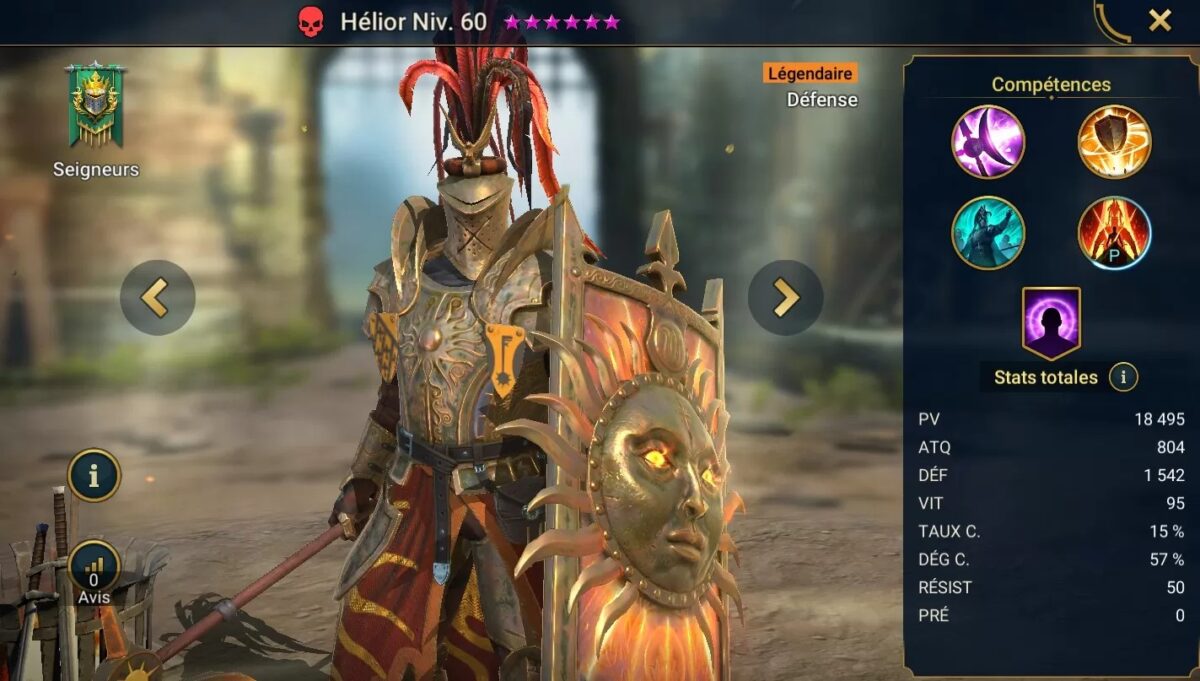Close the champion screen with the X
The height and width of the screenshot is (681, 1200).
point(1160,21)
